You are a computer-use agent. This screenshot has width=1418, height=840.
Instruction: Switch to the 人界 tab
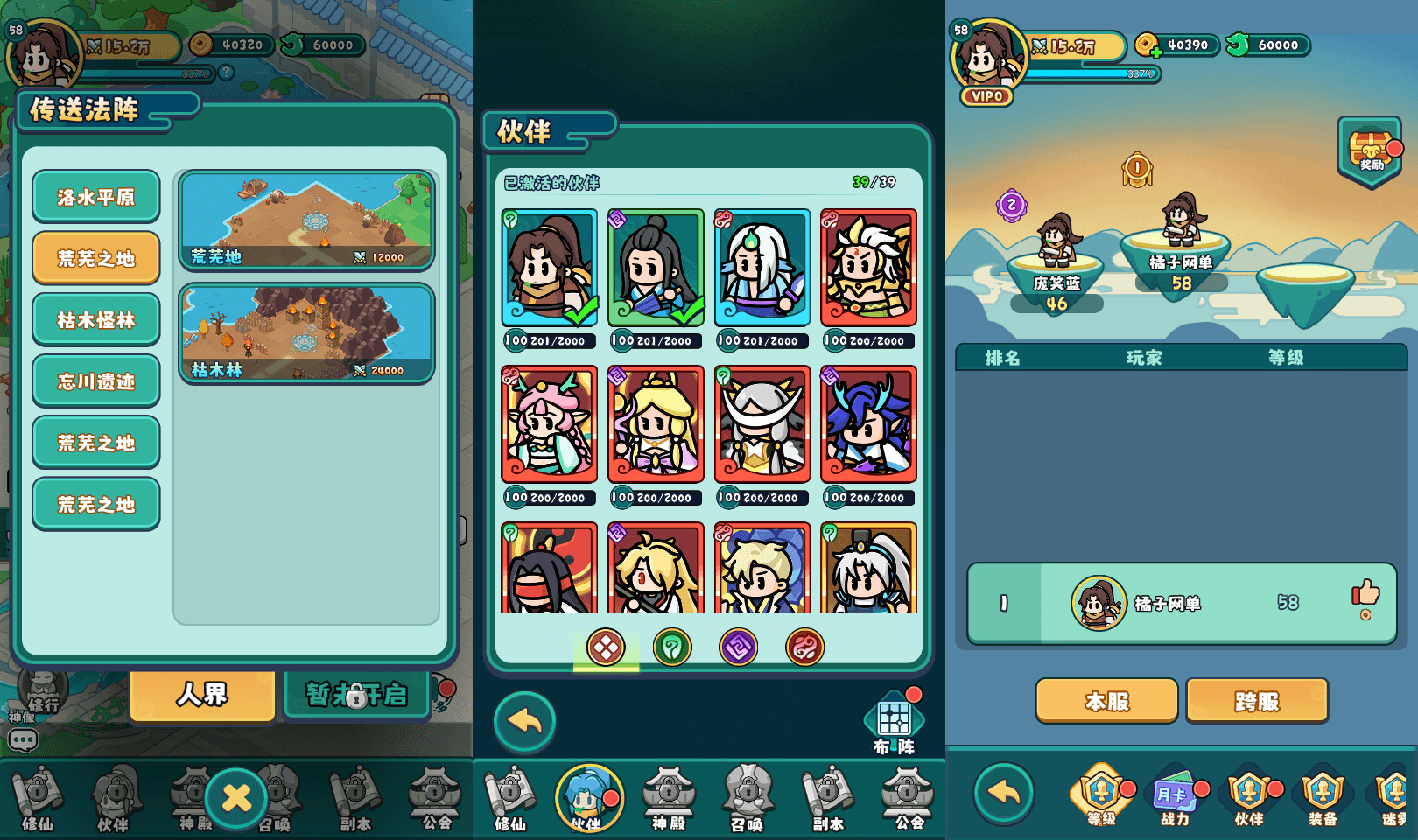[202, 696]
